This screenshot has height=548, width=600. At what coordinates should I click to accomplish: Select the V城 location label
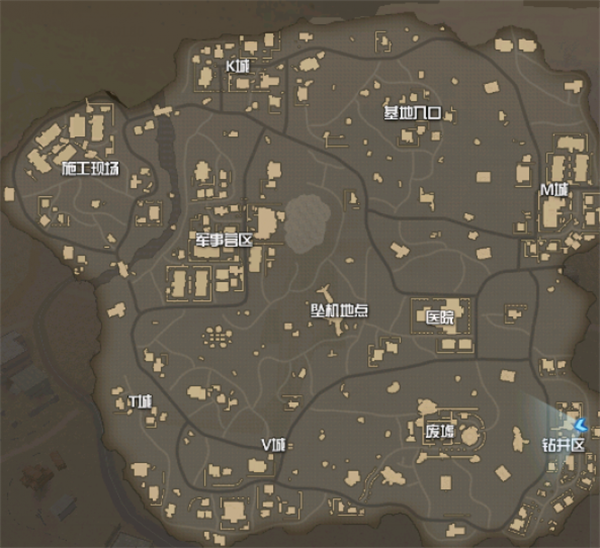click(x=272, y=444)
